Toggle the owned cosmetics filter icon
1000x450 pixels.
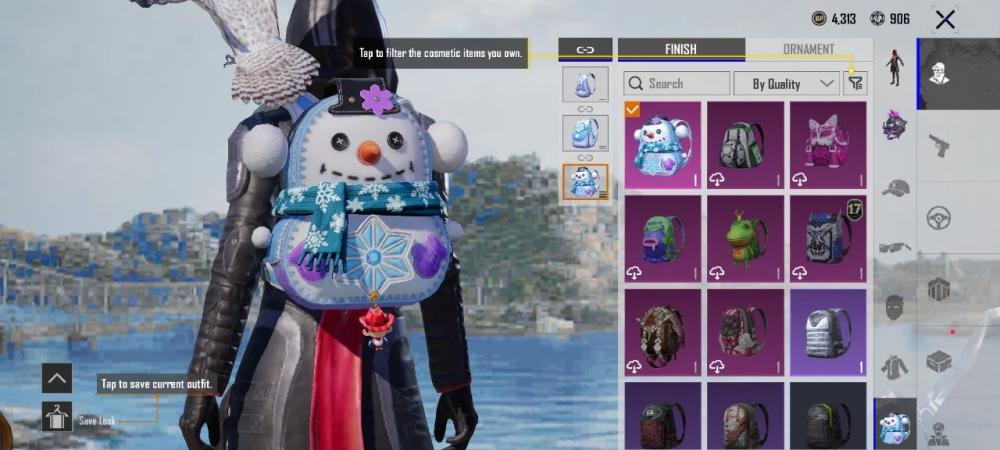click(855, 84)
